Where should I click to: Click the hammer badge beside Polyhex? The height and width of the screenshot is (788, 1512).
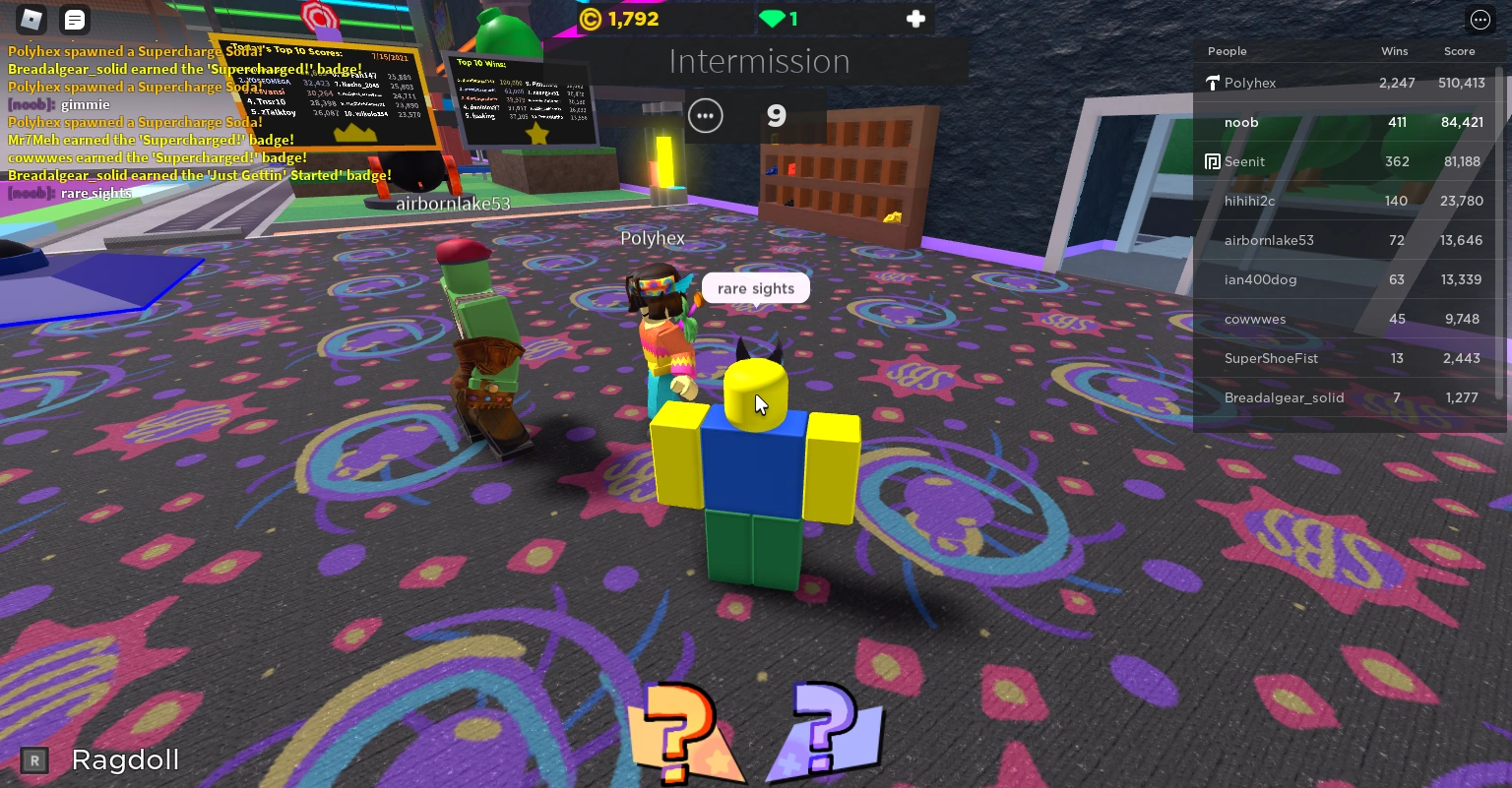(x=1212, y=83)
